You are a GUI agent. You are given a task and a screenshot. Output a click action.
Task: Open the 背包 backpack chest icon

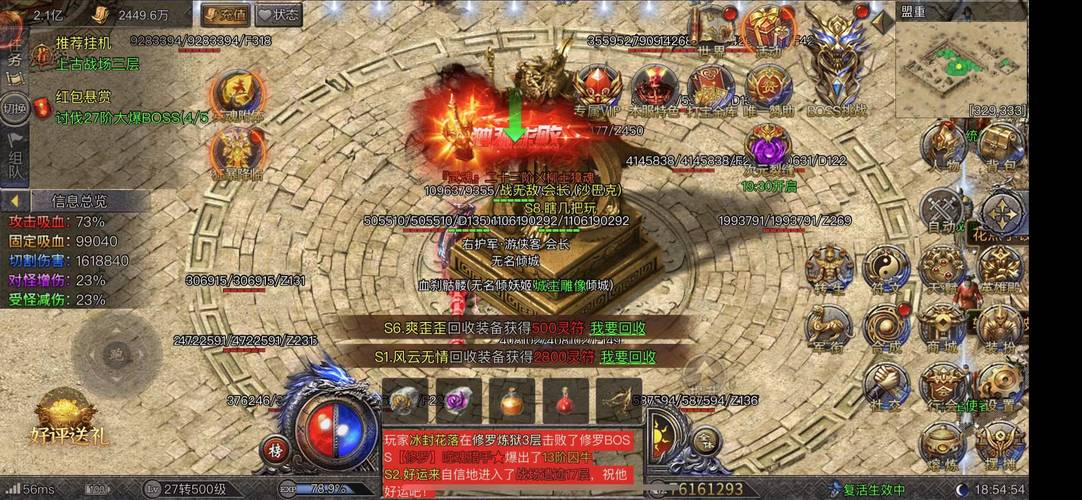pos(999,146)
